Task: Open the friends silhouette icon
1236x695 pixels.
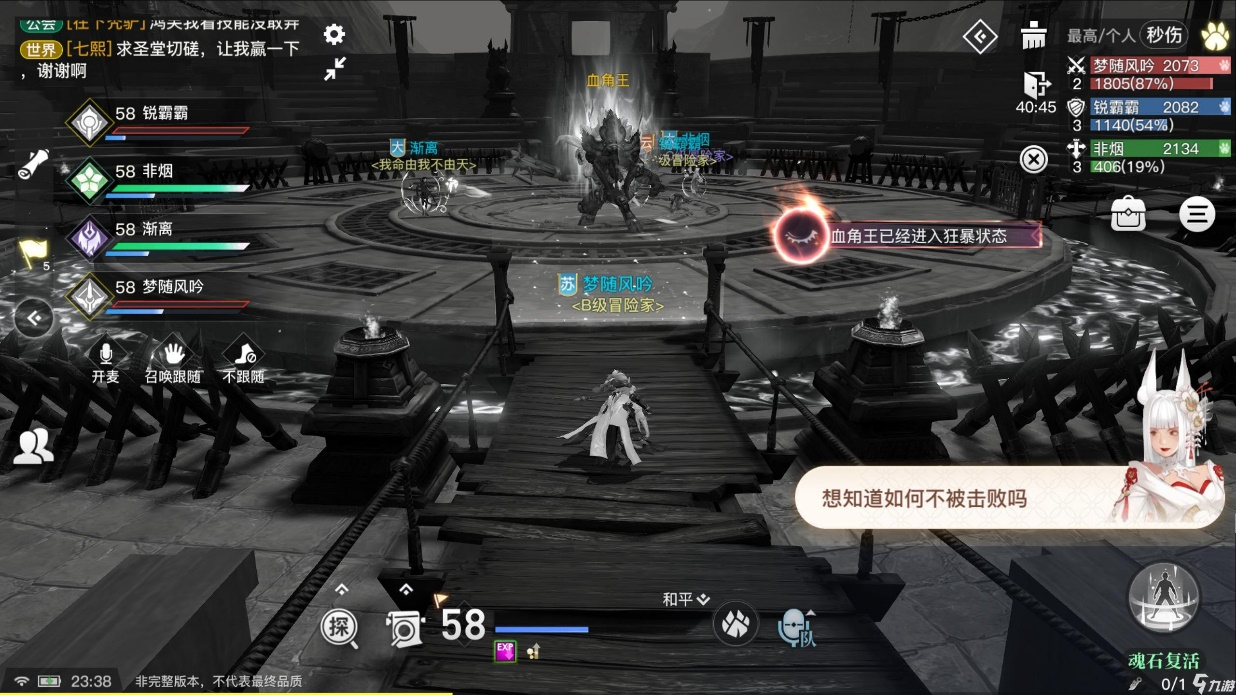Action: [33, 446]
